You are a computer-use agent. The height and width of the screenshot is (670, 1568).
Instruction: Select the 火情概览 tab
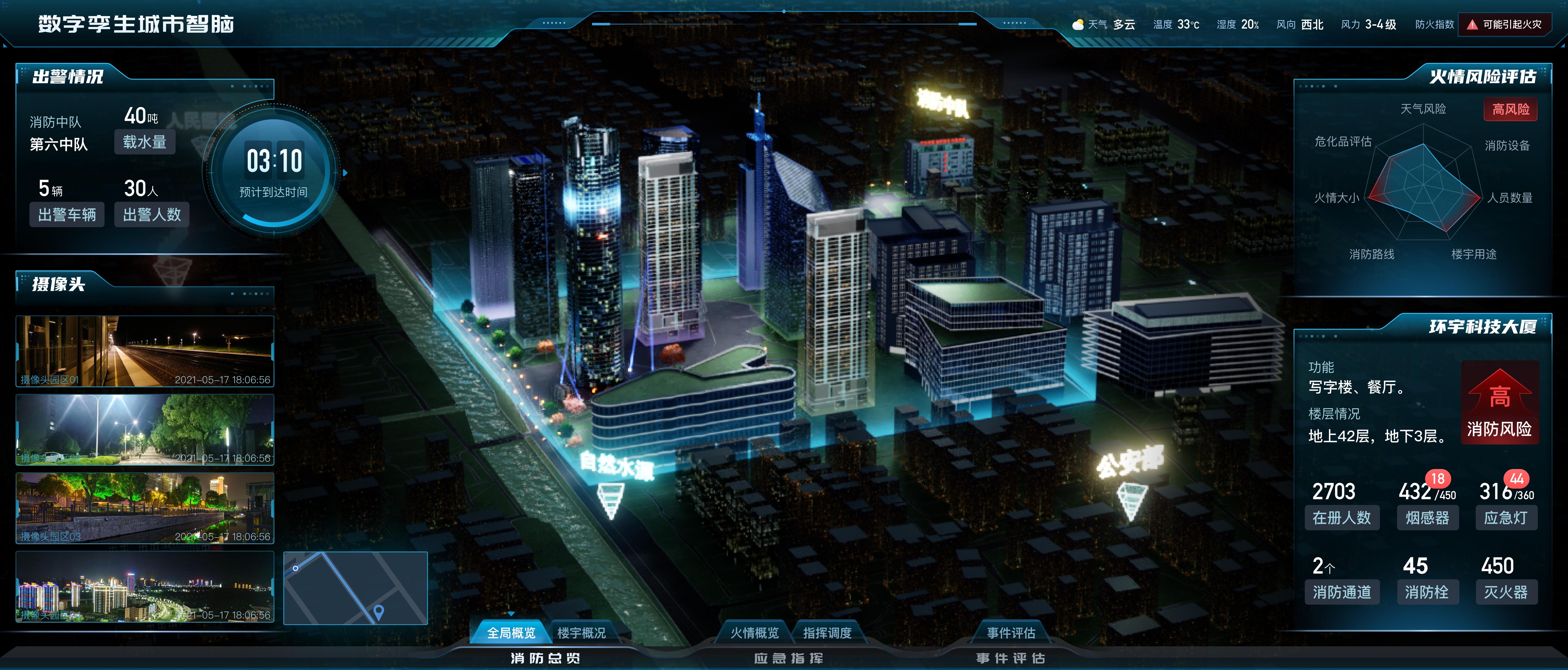tap(754, 633)
